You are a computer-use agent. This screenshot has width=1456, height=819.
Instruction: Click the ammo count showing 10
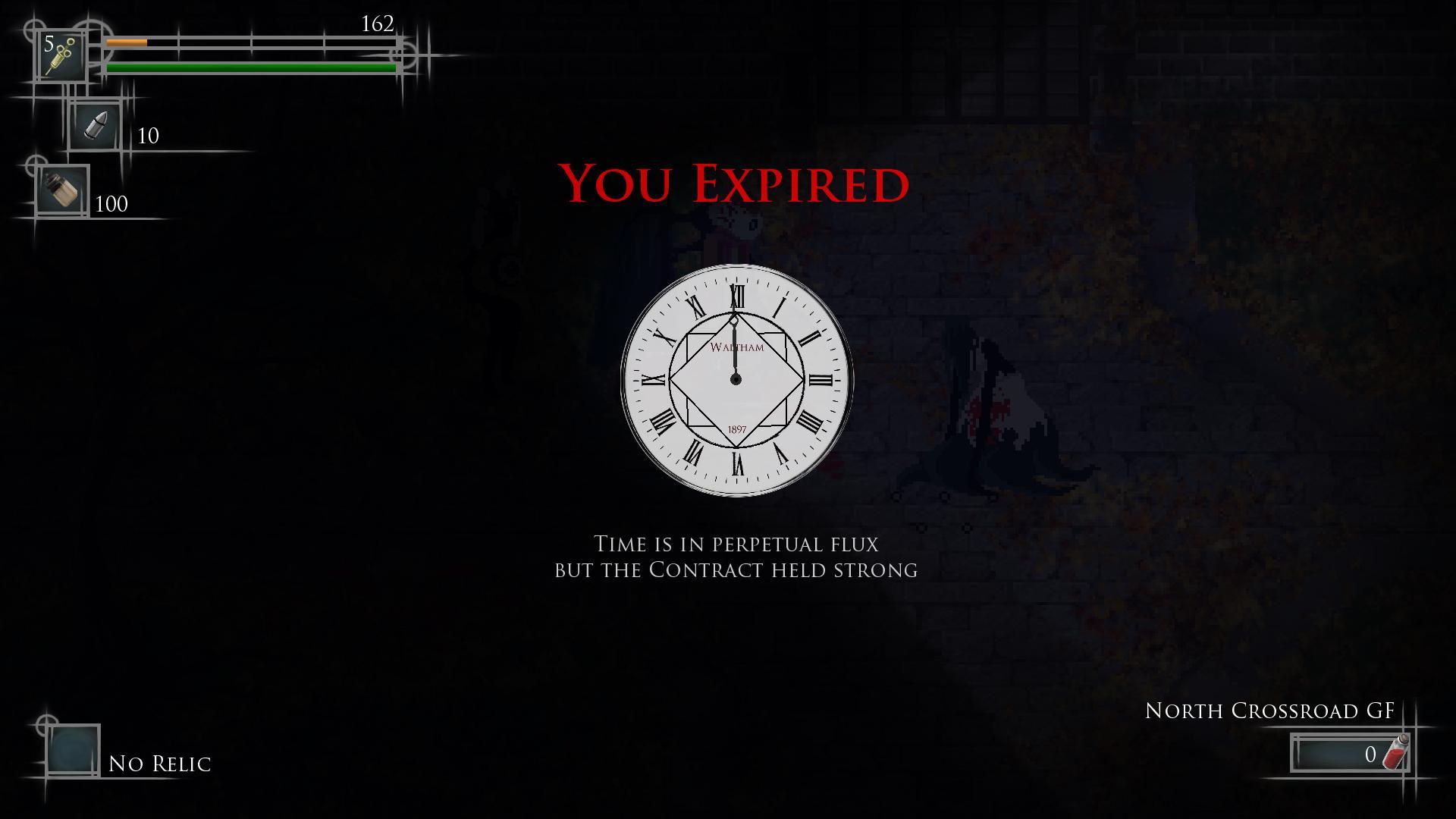(149, 136)
